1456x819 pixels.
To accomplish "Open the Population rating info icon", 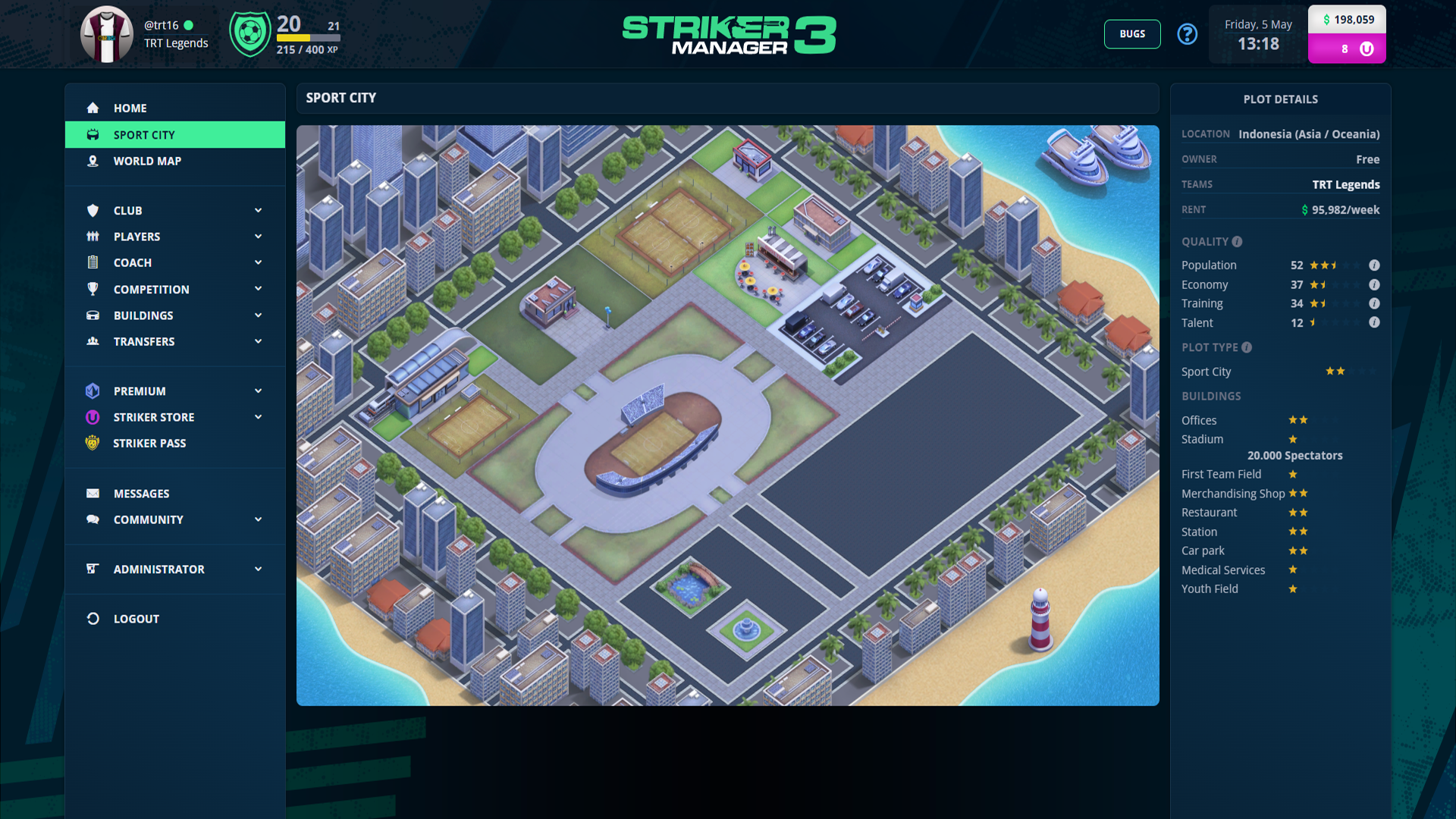I will point(1376,265).
